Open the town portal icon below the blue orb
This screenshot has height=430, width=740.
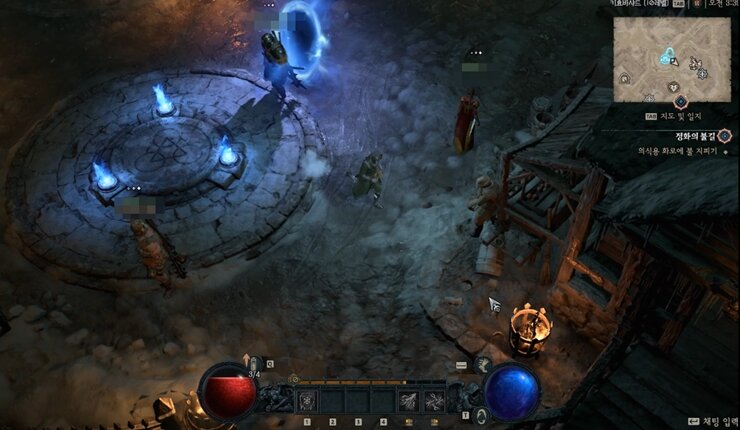pyautogui.click(x=482, y=415)
